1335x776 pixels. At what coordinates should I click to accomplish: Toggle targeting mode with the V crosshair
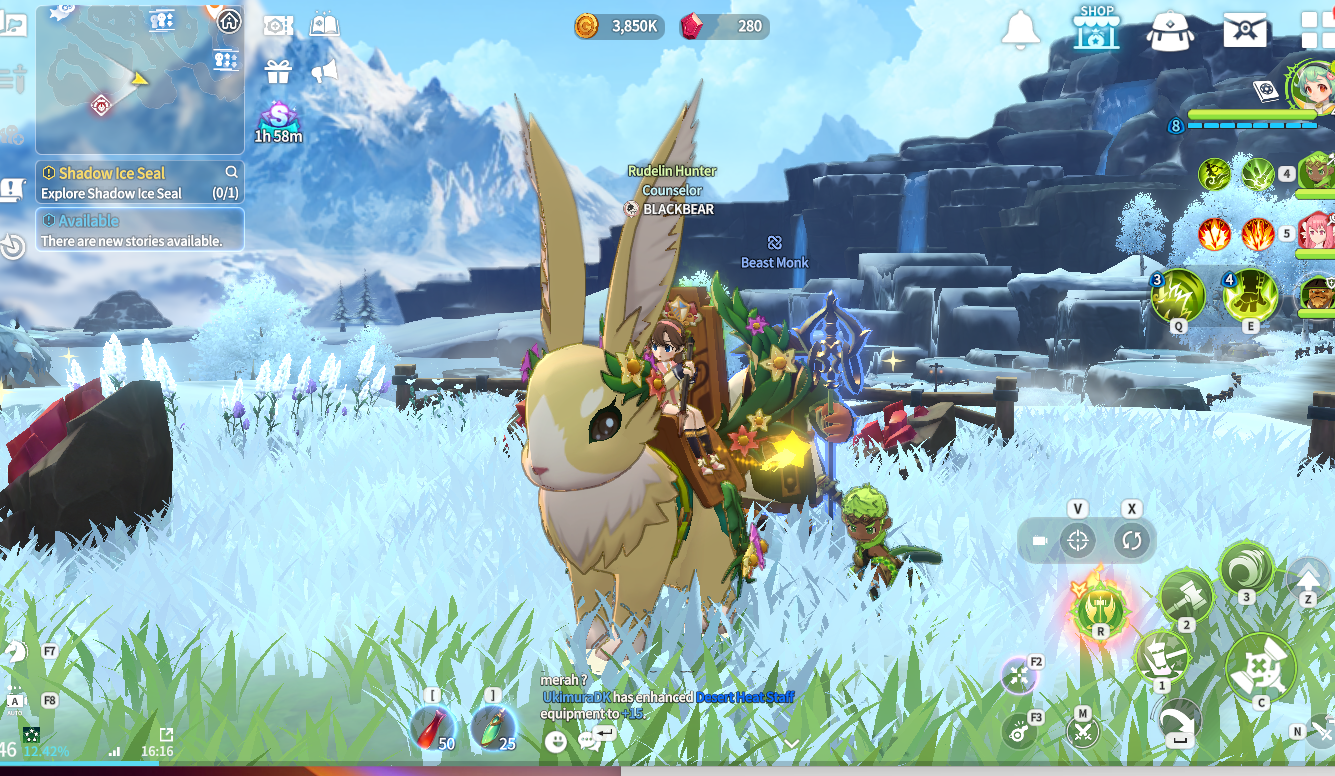point(1078,541)
